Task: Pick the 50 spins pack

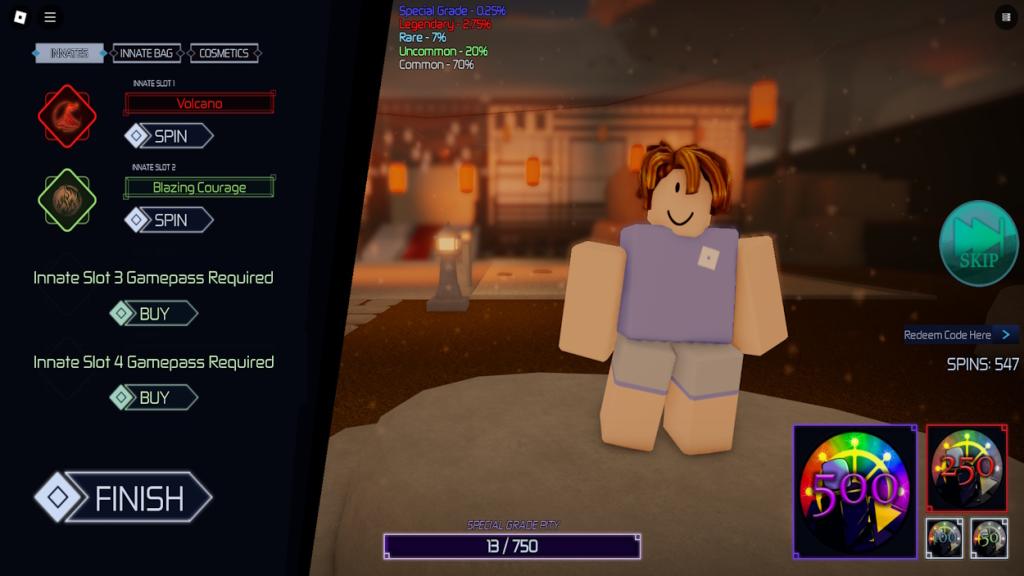Action: coord(989,537)
